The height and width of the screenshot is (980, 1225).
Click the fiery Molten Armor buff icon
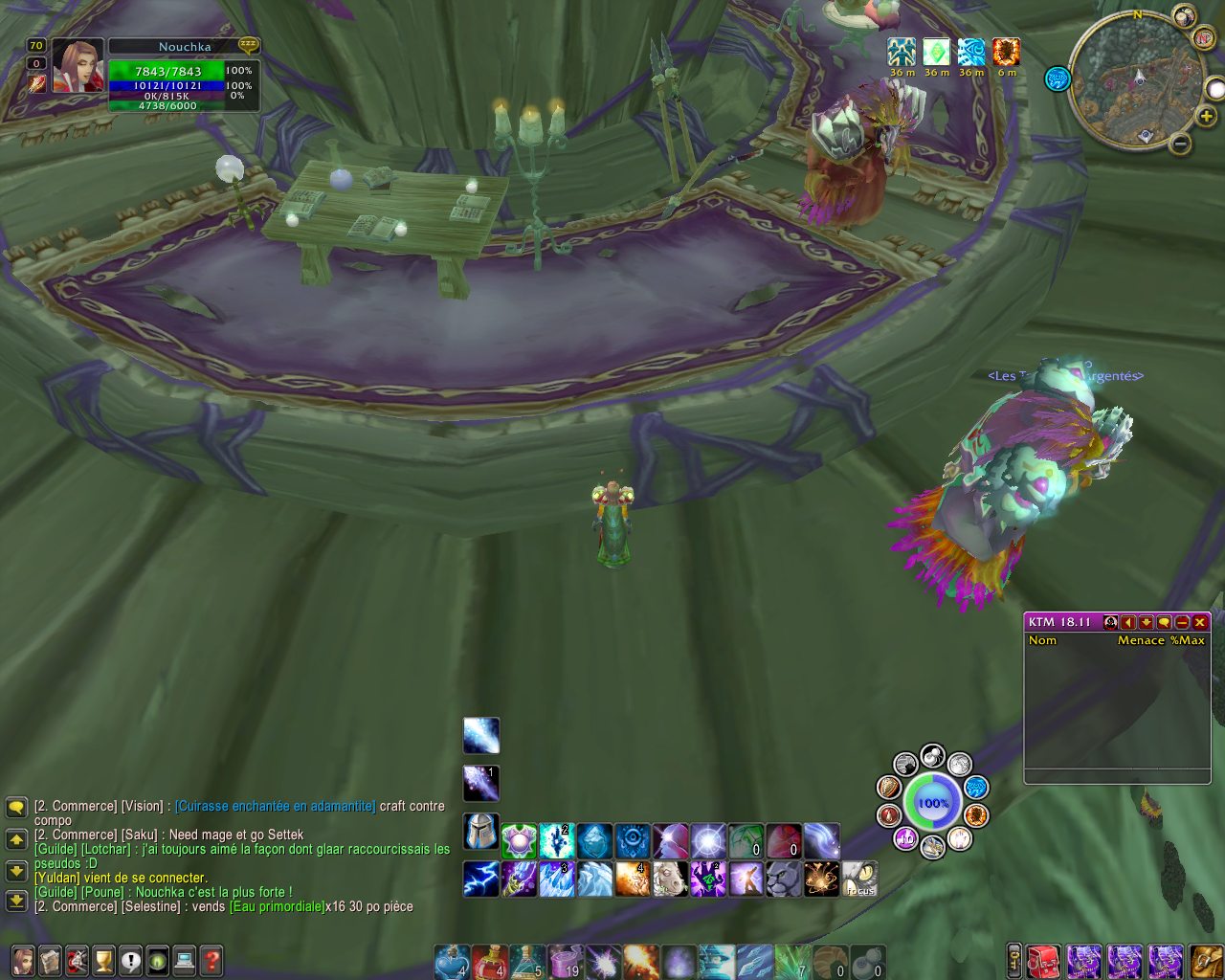(x=1006, y=52)
